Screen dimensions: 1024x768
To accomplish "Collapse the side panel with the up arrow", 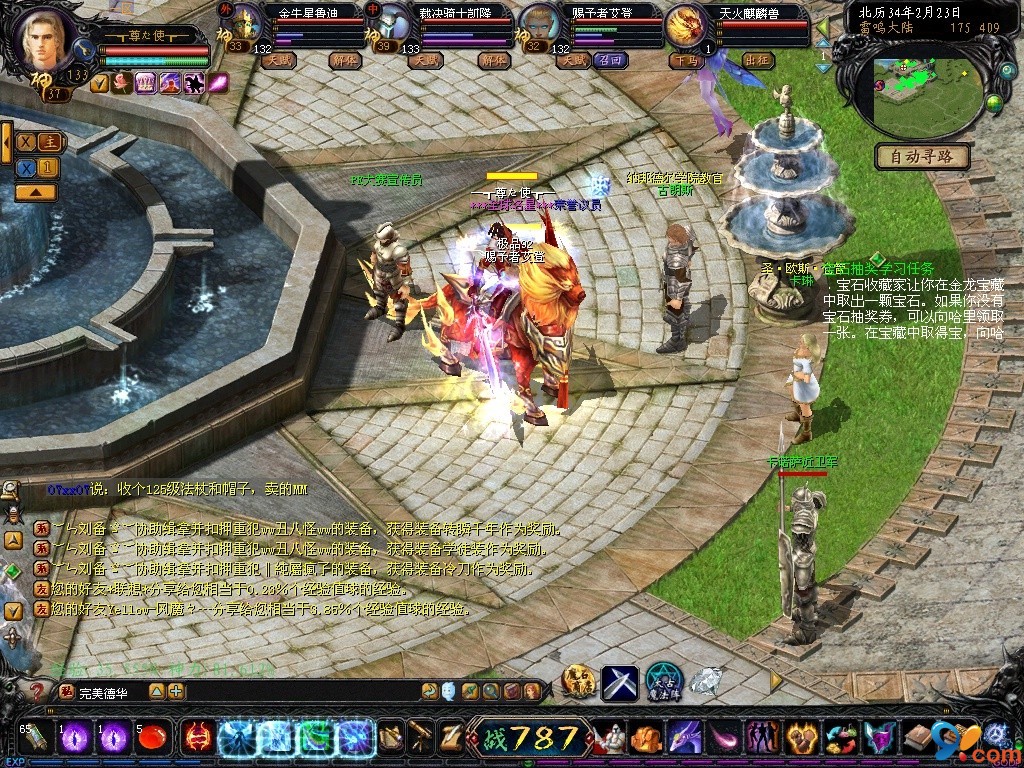I will [x=36, y=192].
